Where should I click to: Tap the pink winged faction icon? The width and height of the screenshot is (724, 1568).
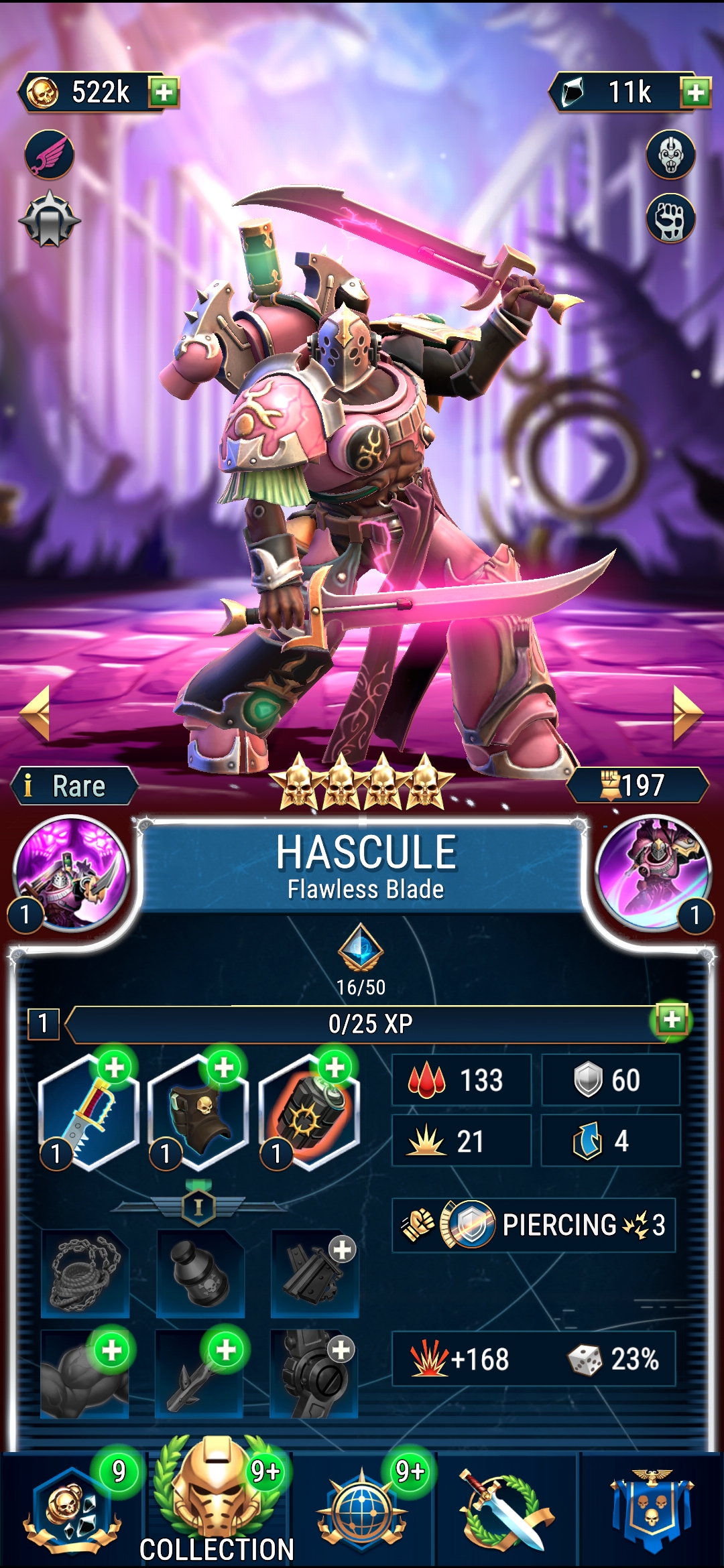50,155
